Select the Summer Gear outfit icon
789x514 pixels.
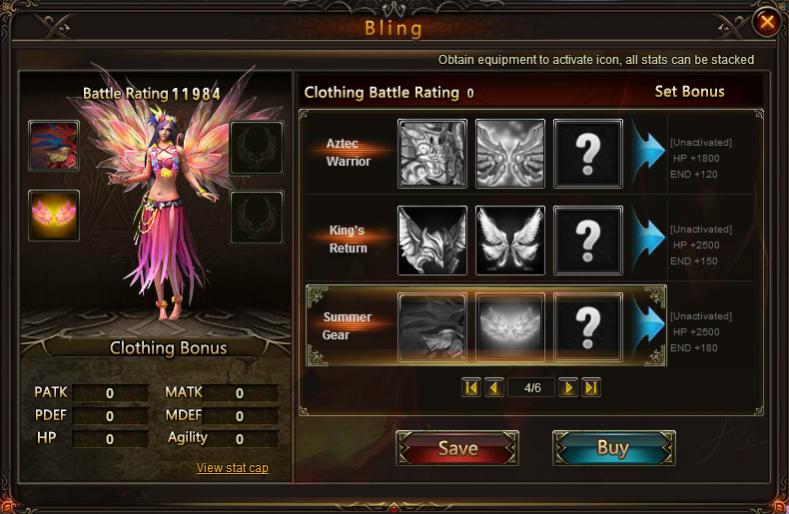coord(432,326)
